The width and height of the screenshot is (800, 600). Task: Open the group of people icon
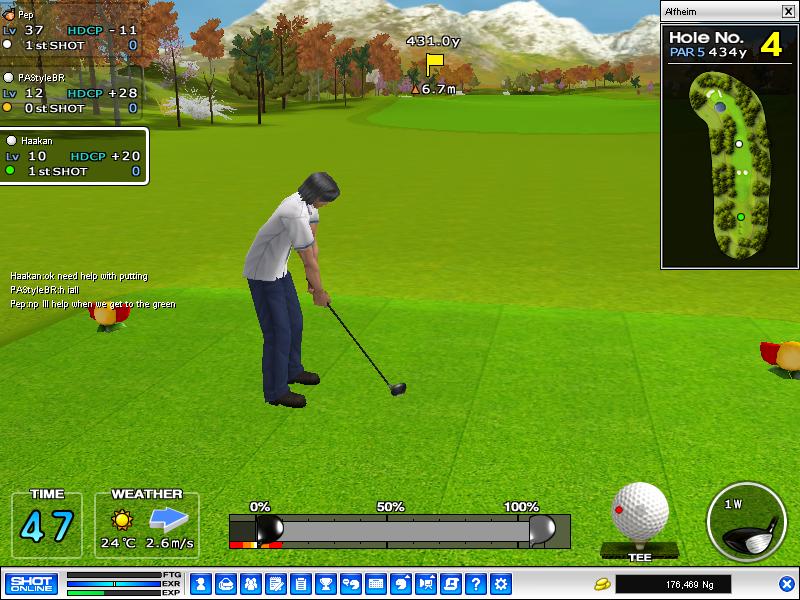(251, 583)
